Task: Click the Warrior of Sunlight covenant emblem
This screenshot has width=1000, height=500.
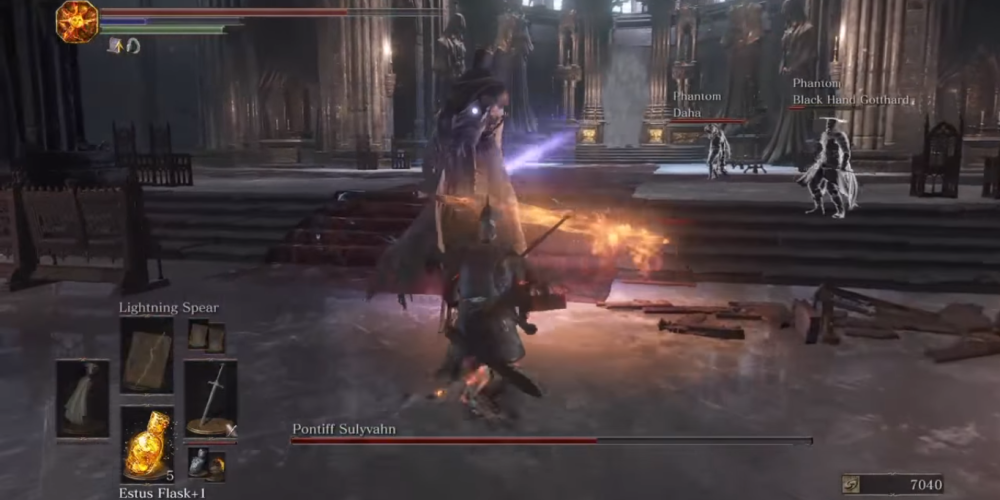Action: coord(76,21)
